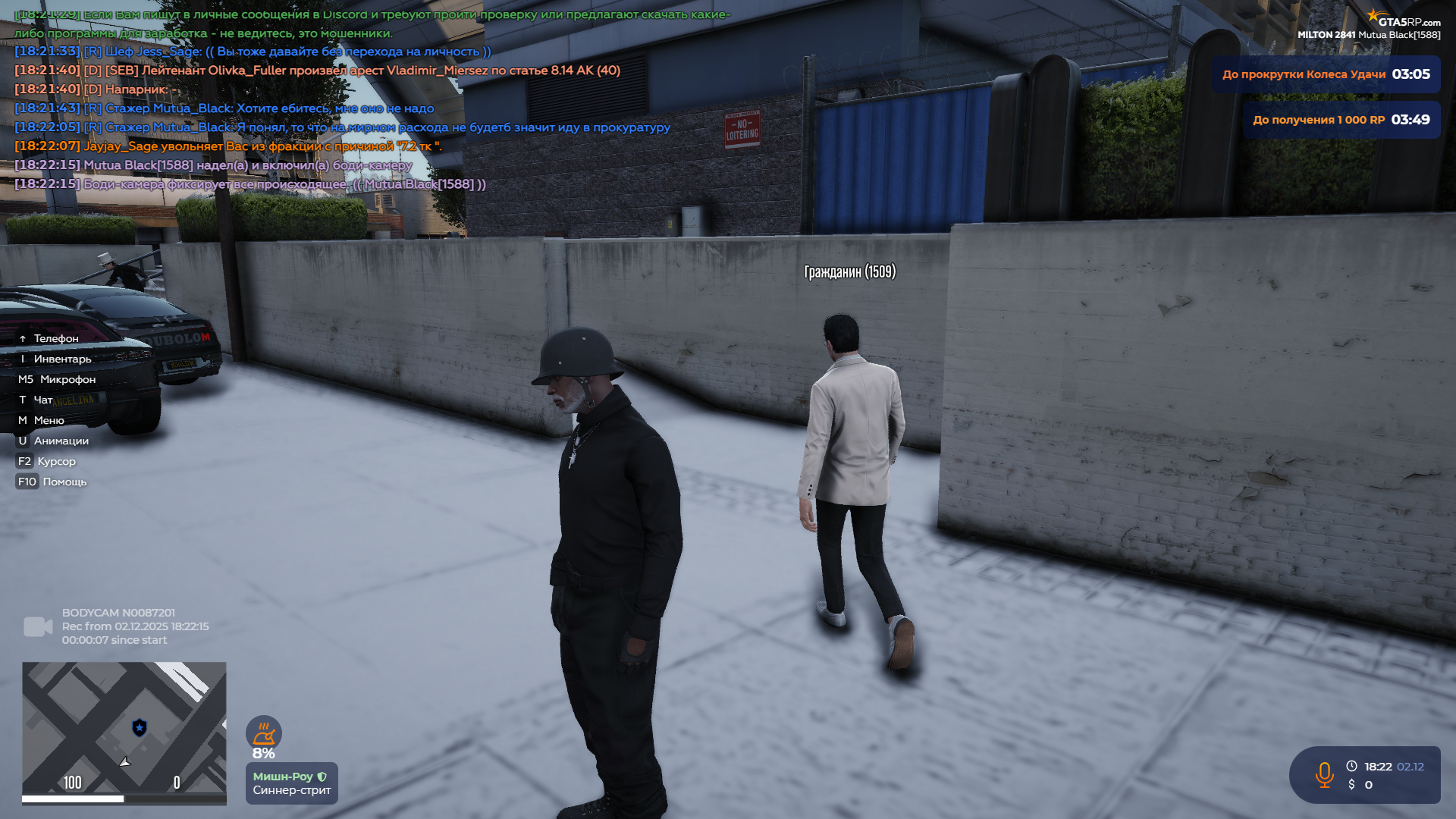1456x819 pixels.
Task: Toggle the voice chat microphone indicator
Action: (x=1325, y=775)
